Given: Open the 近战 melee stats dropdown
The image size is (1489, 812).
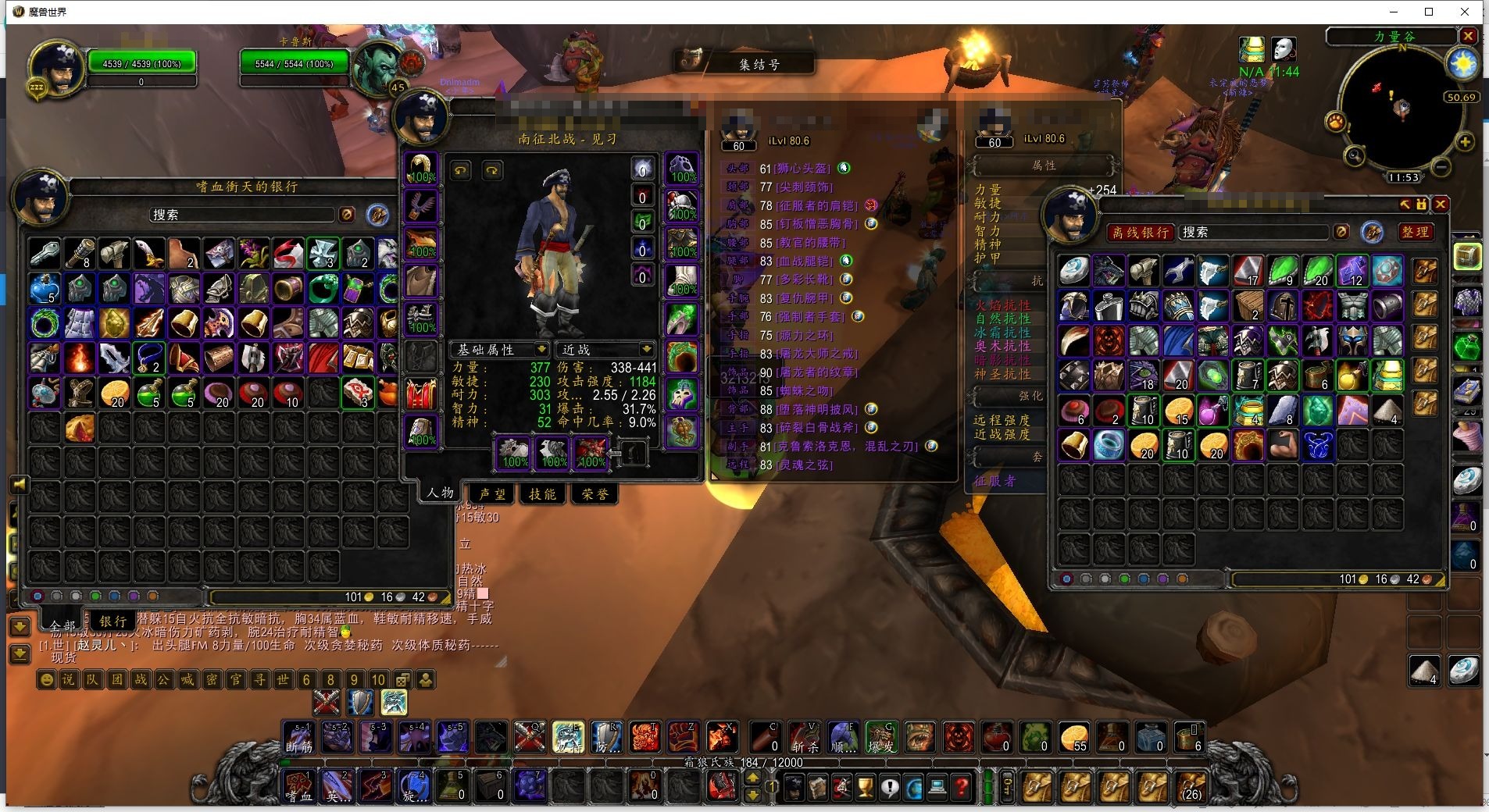Looking at the screenshot, I should [x=604, y=349].
